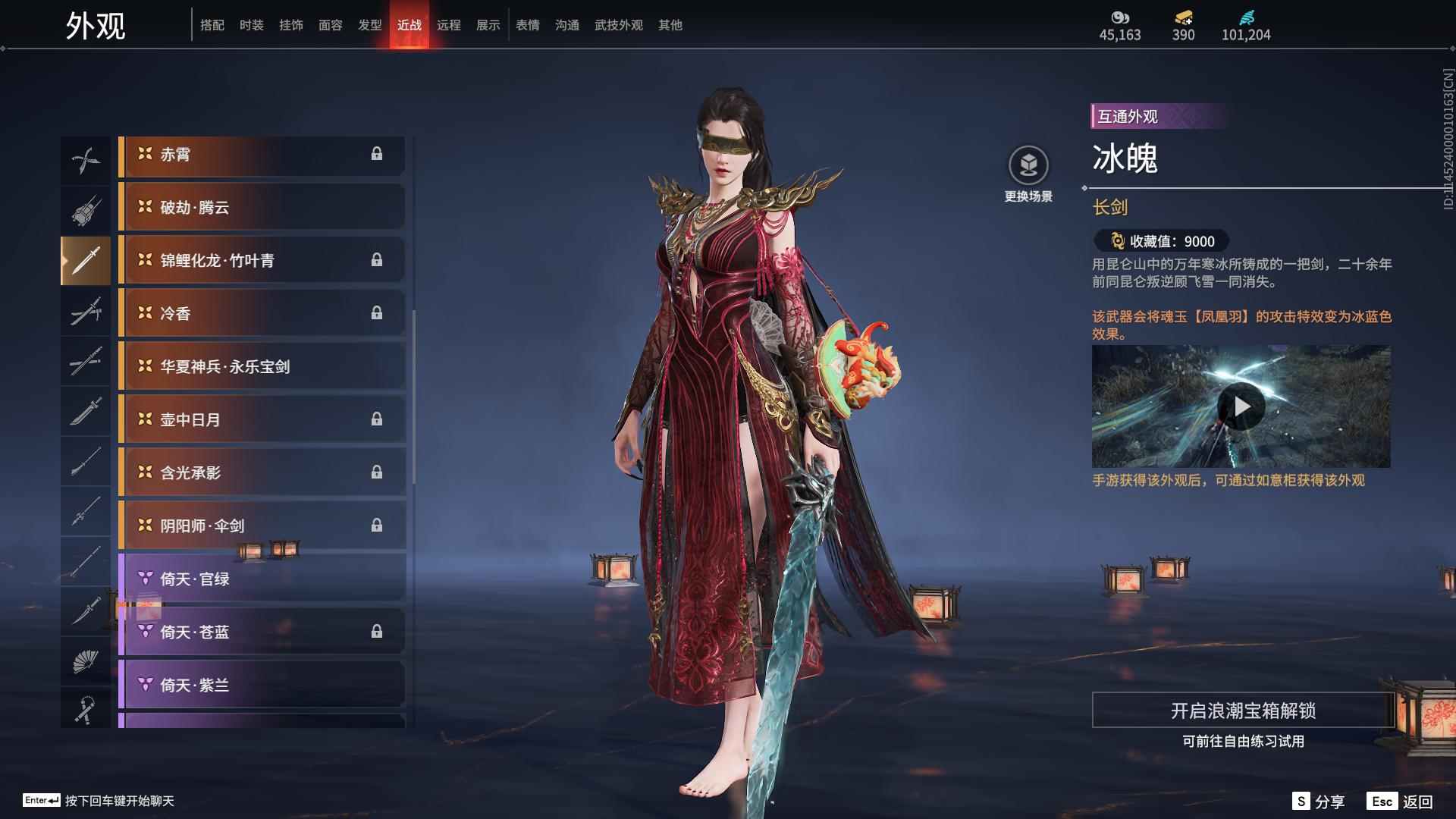This screenshot has height=819, width=1456.
Task: Click 开启浪潮宝箱解锁 unlock button
Action: coord(1243,711)
